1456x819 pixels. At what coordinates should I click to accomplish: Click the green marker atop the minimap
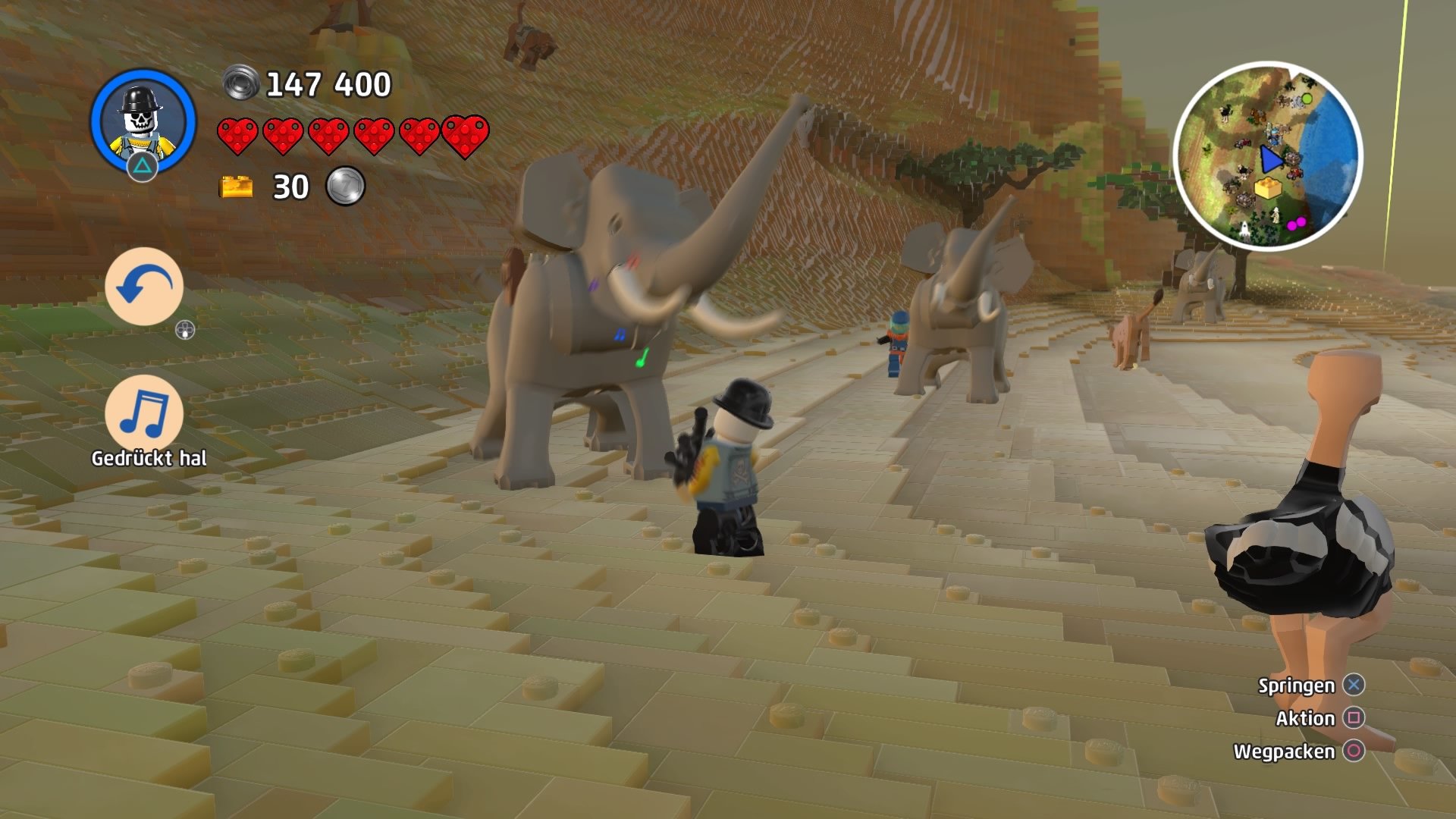(1306, 99)
